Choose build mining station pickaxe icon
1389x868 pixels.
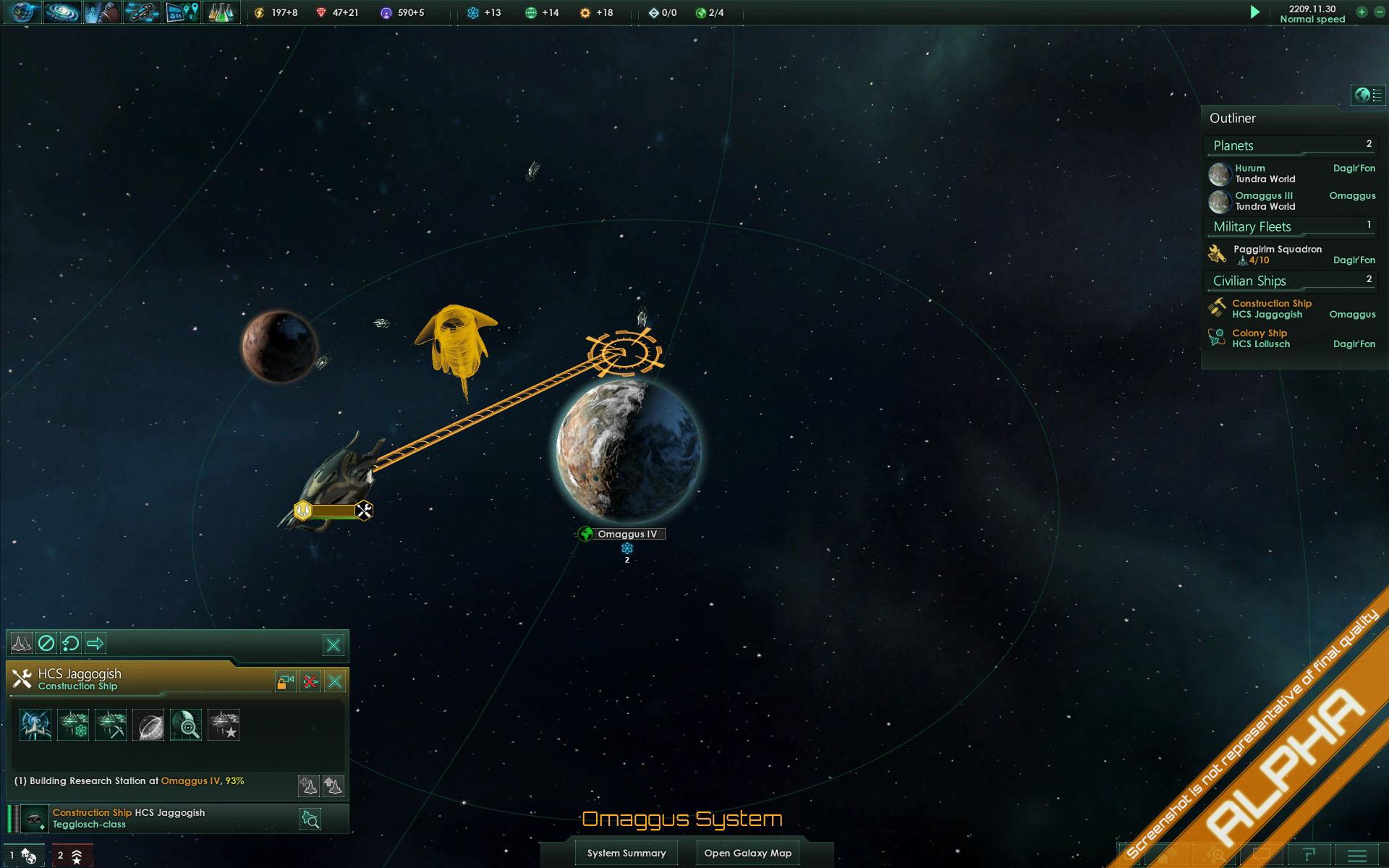coord(111,725)
